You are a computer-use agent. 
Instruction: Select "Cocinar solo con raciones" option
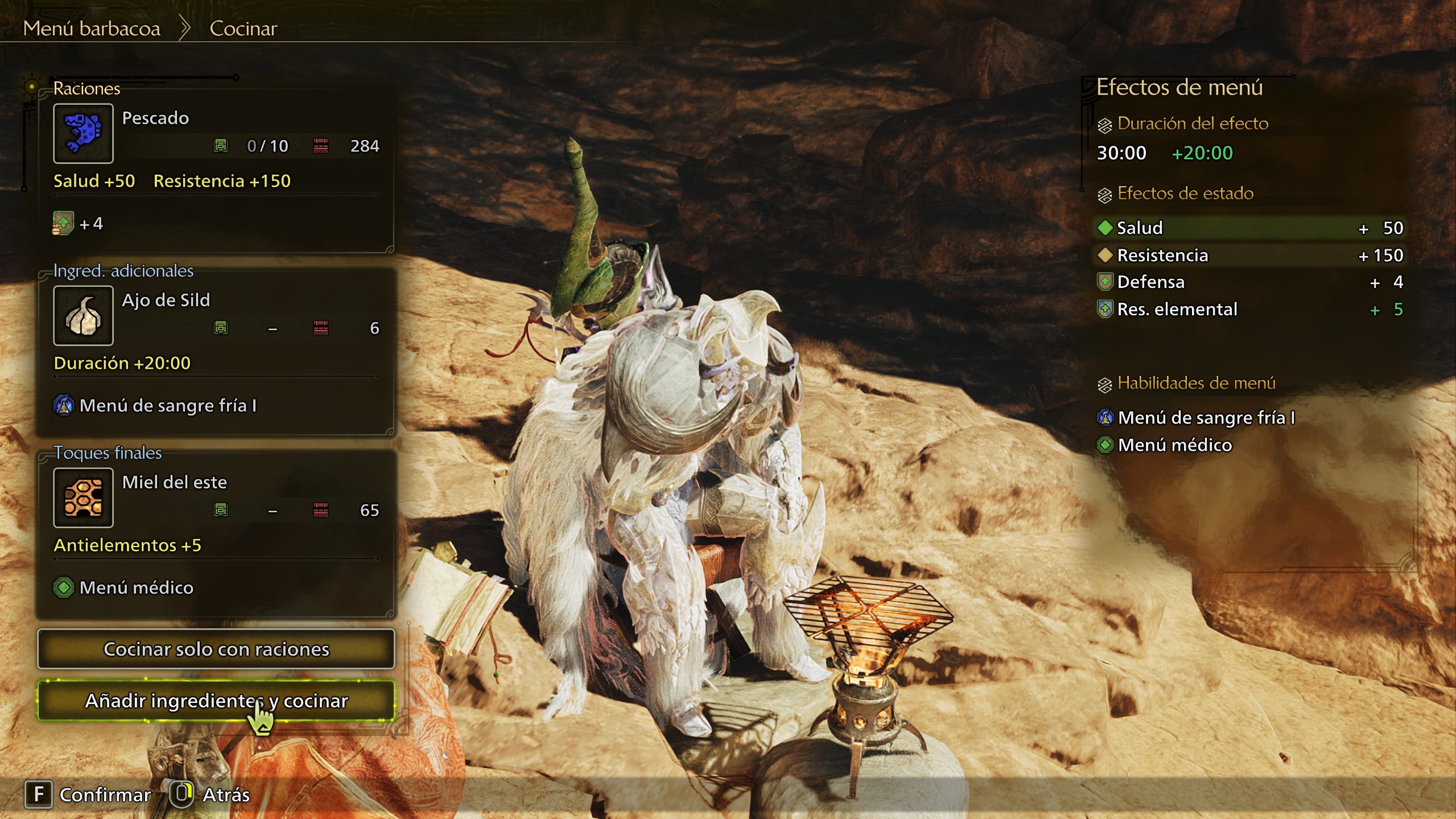click(216, 649)
